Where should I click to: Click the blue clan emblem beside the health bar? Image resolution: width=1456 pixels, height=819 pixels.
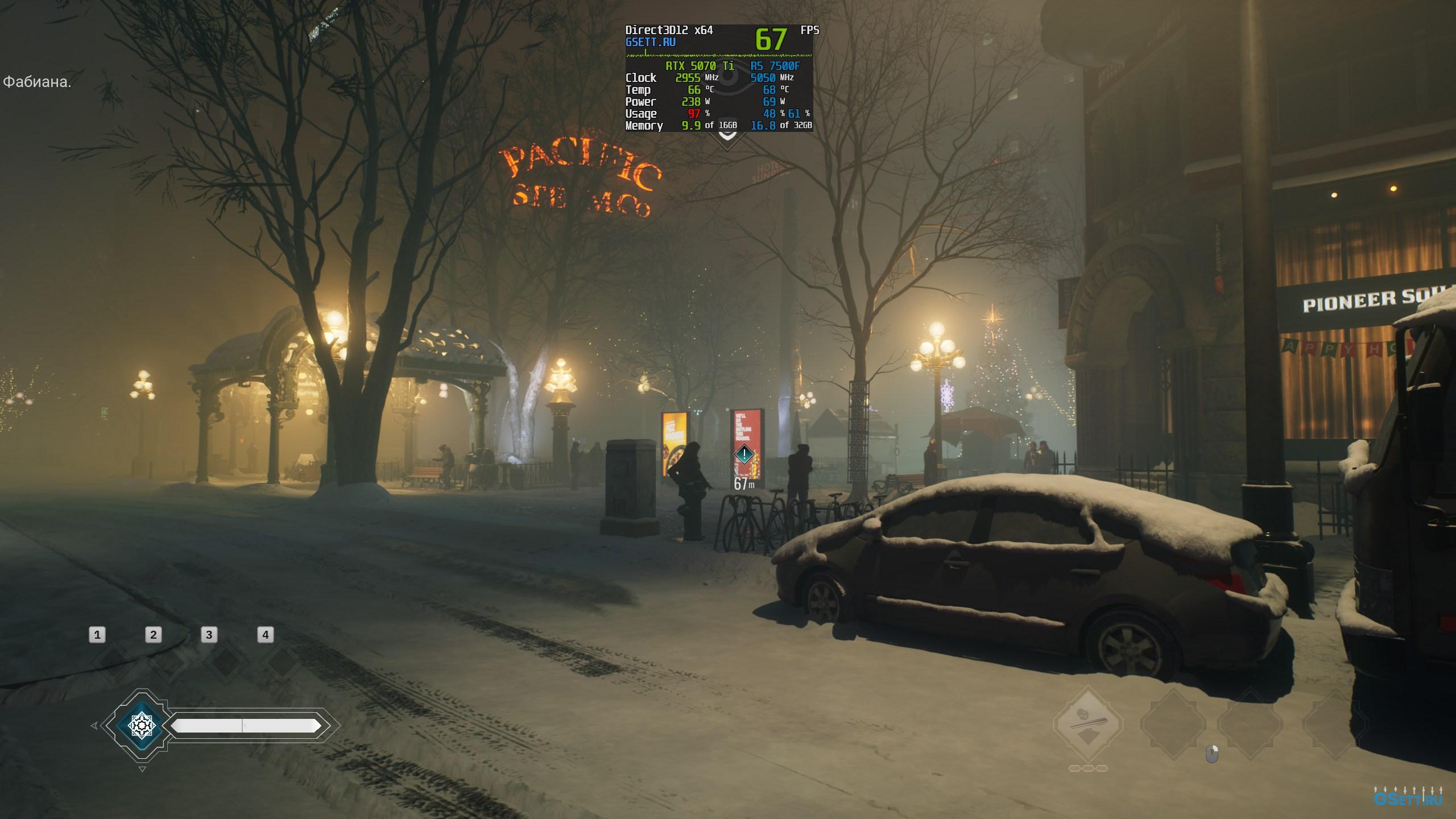click(x=141, y=725)
